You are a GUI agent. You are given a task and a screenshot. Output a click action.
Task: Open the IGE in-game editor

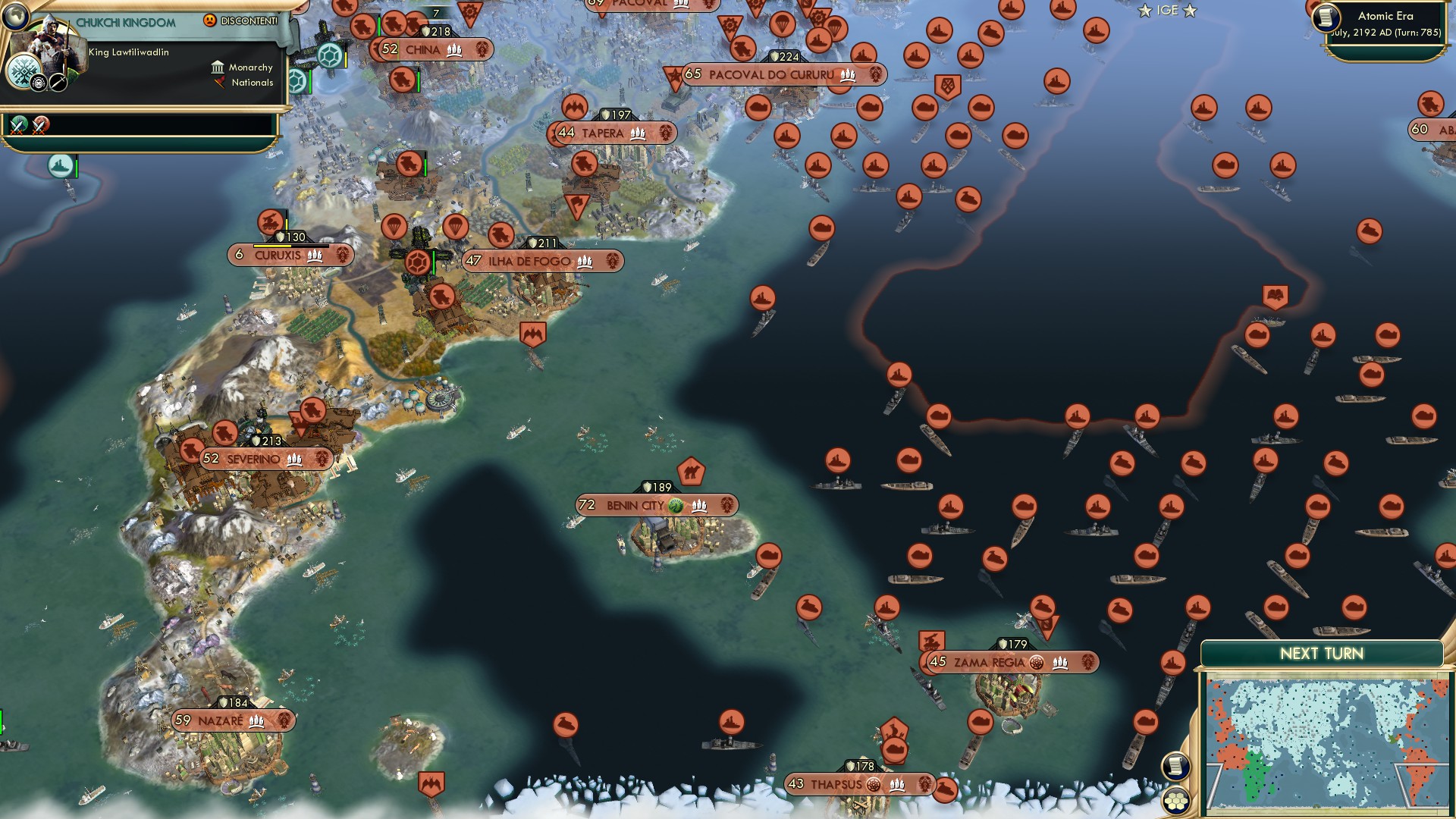coord(1167,11)
